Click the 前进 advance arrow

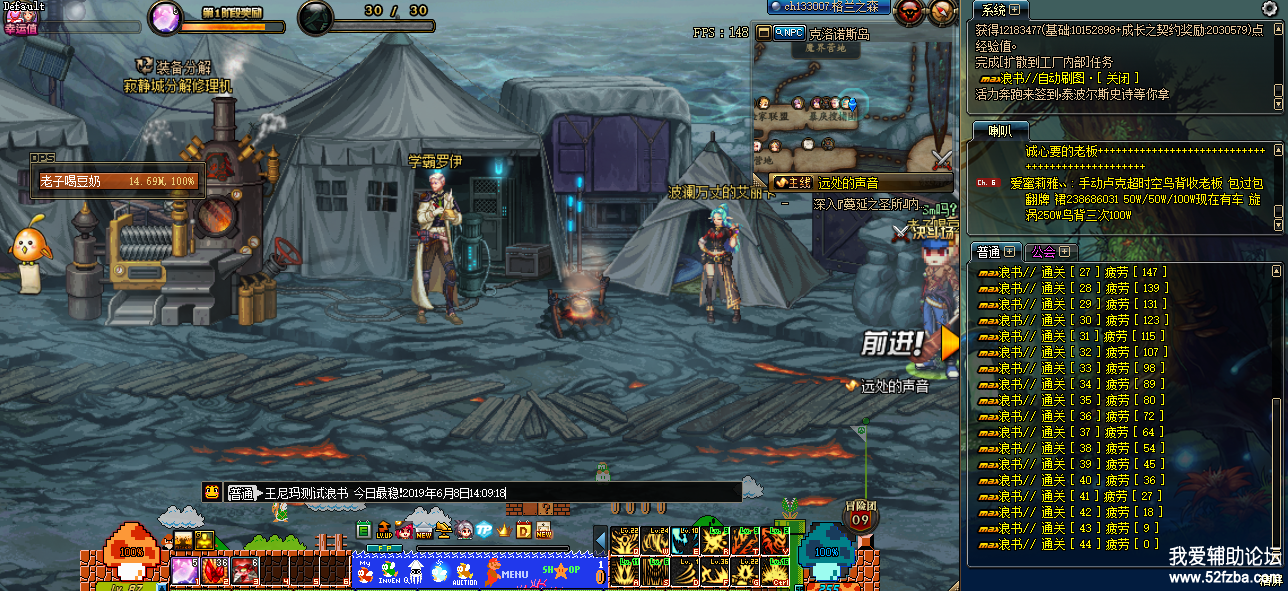946,344
